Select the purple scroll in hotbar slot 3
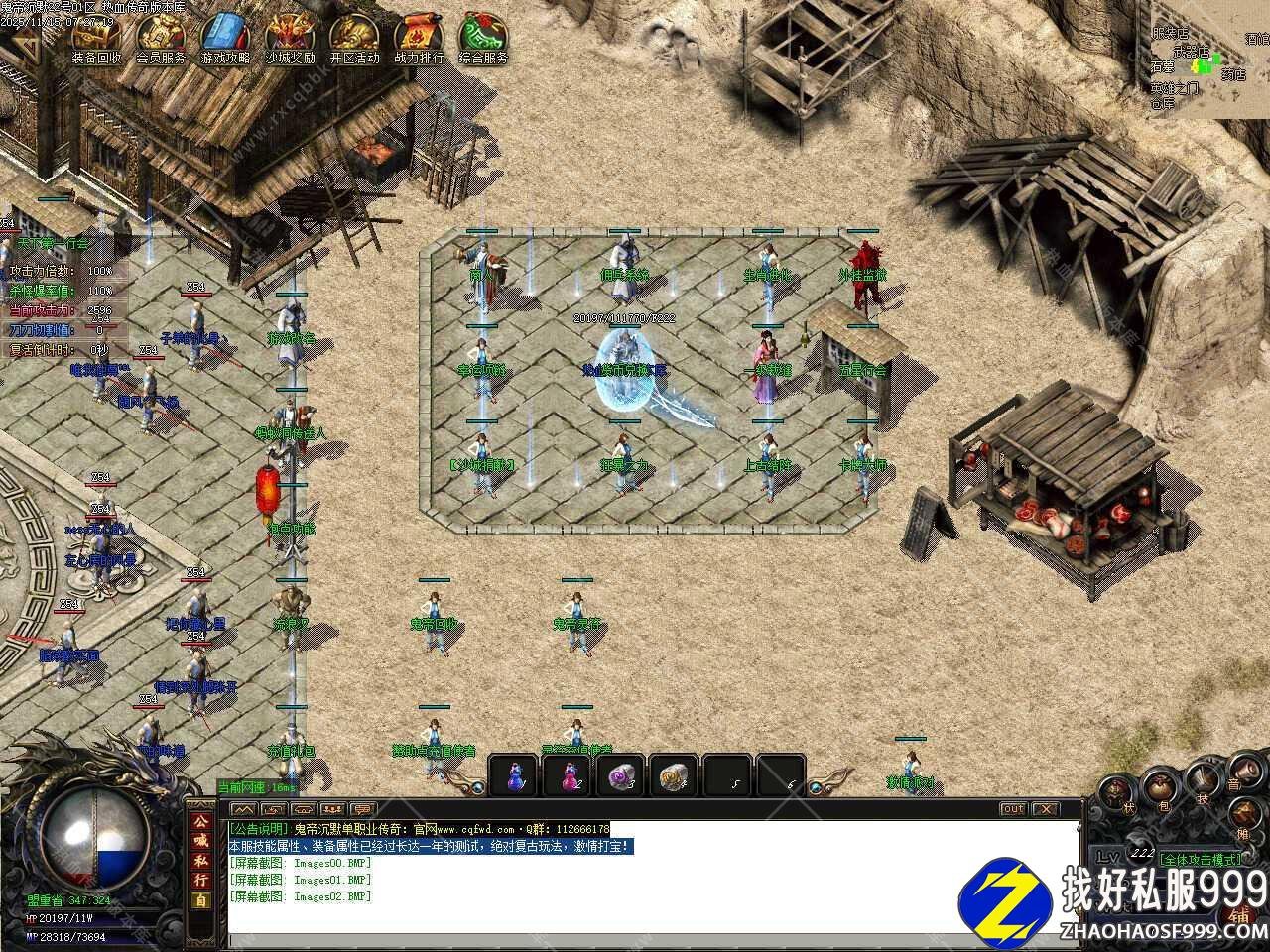The image size is (1270, 952). (x=623, y=775)
